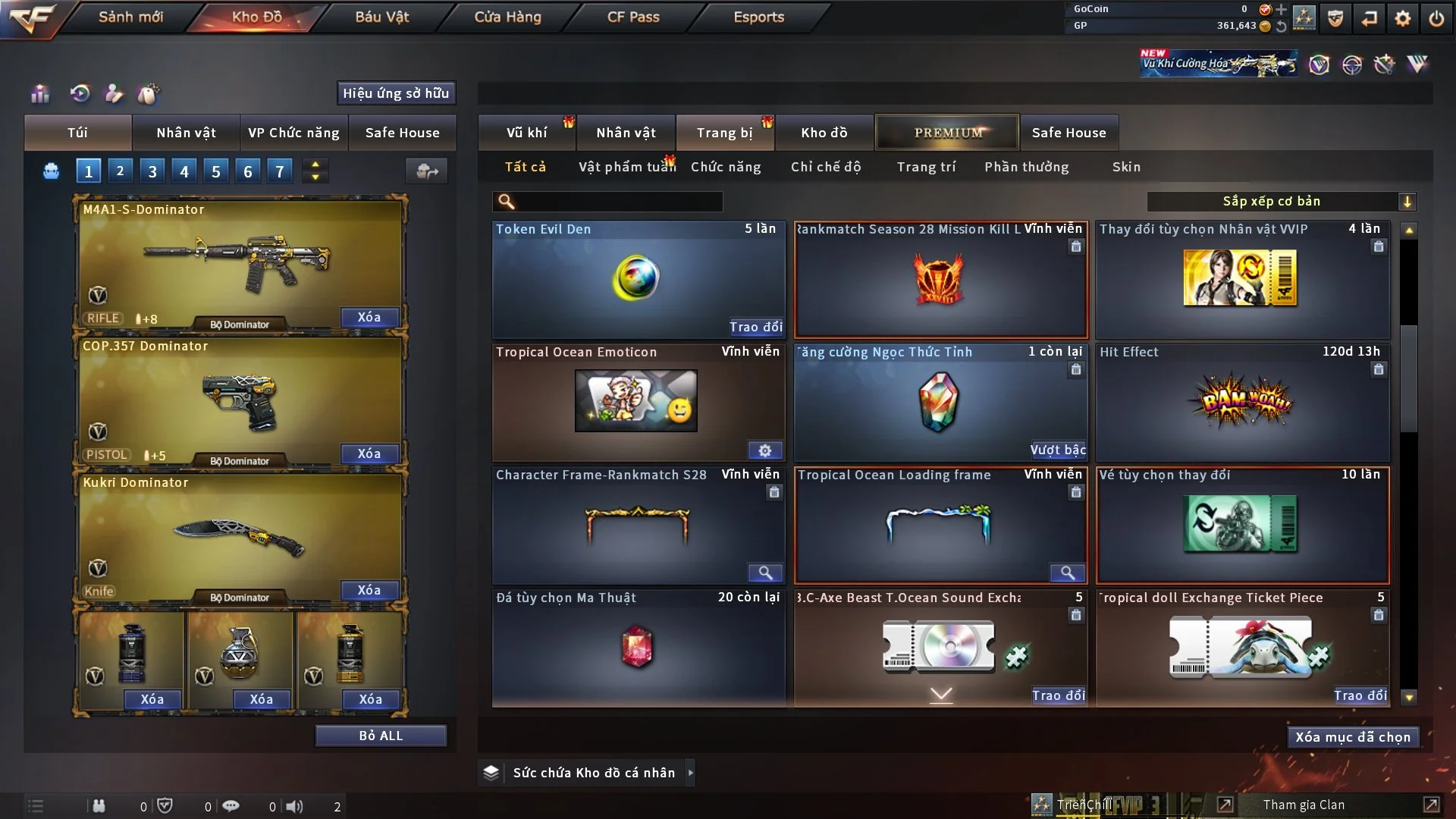1456x819 pixels.
Task: Click Vượt bậc on the Ngọc Thức Tỉnh item
Action: click(x=1058, y=450)
